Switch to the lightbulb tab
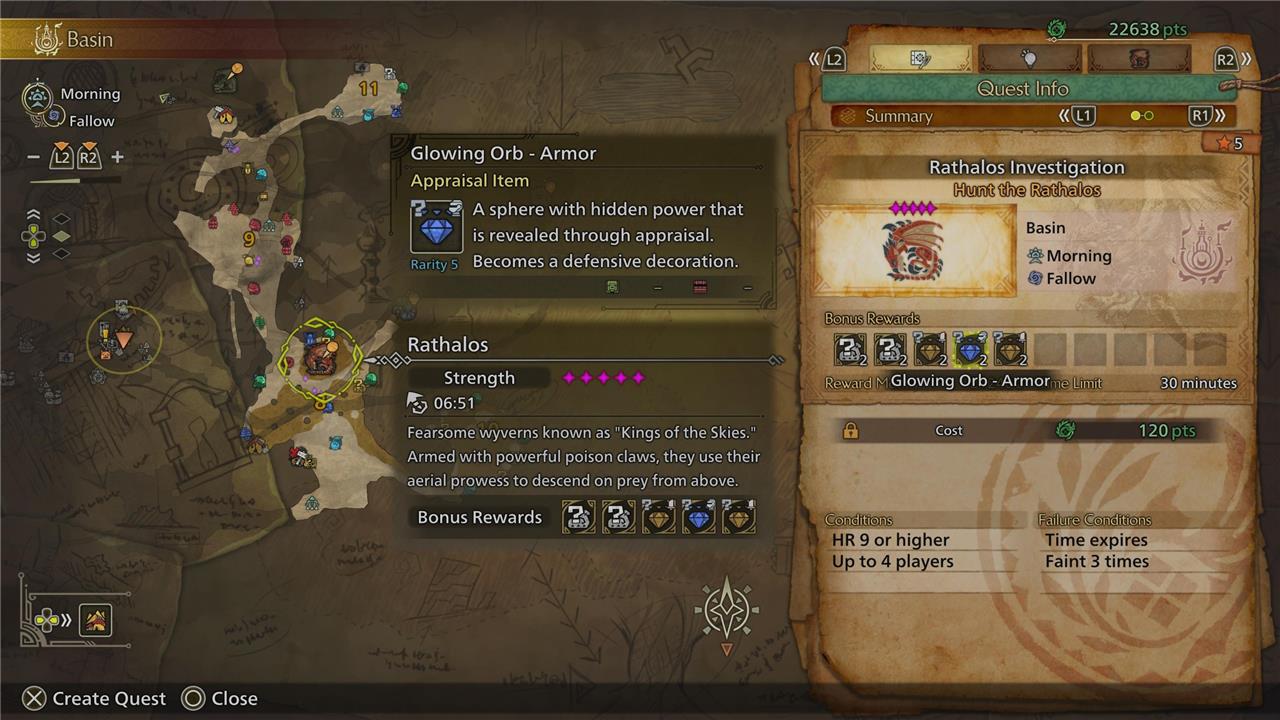 pos(1029,59)
